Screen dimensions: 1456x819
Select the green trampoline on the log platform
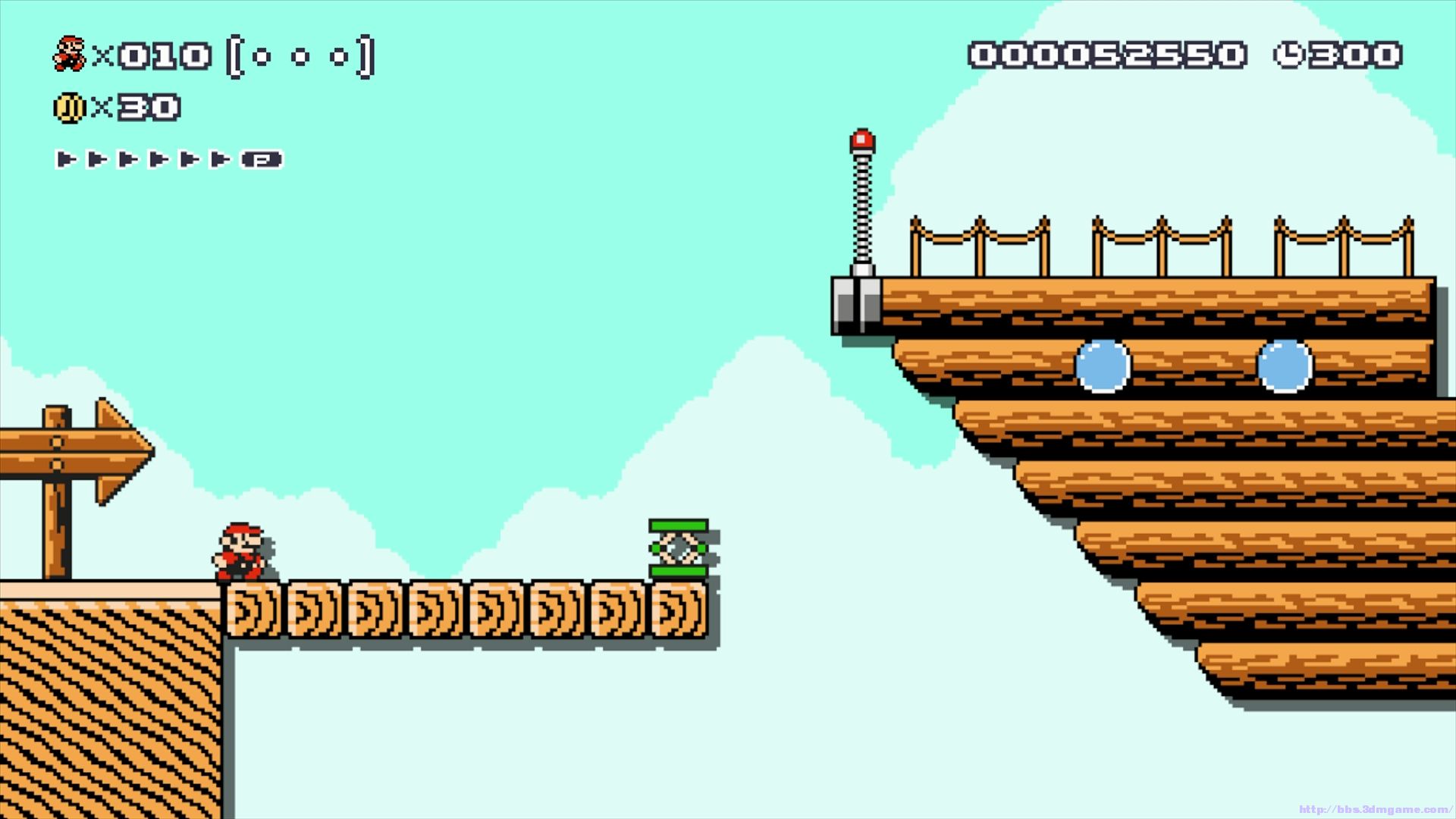[x=677, y=548]
